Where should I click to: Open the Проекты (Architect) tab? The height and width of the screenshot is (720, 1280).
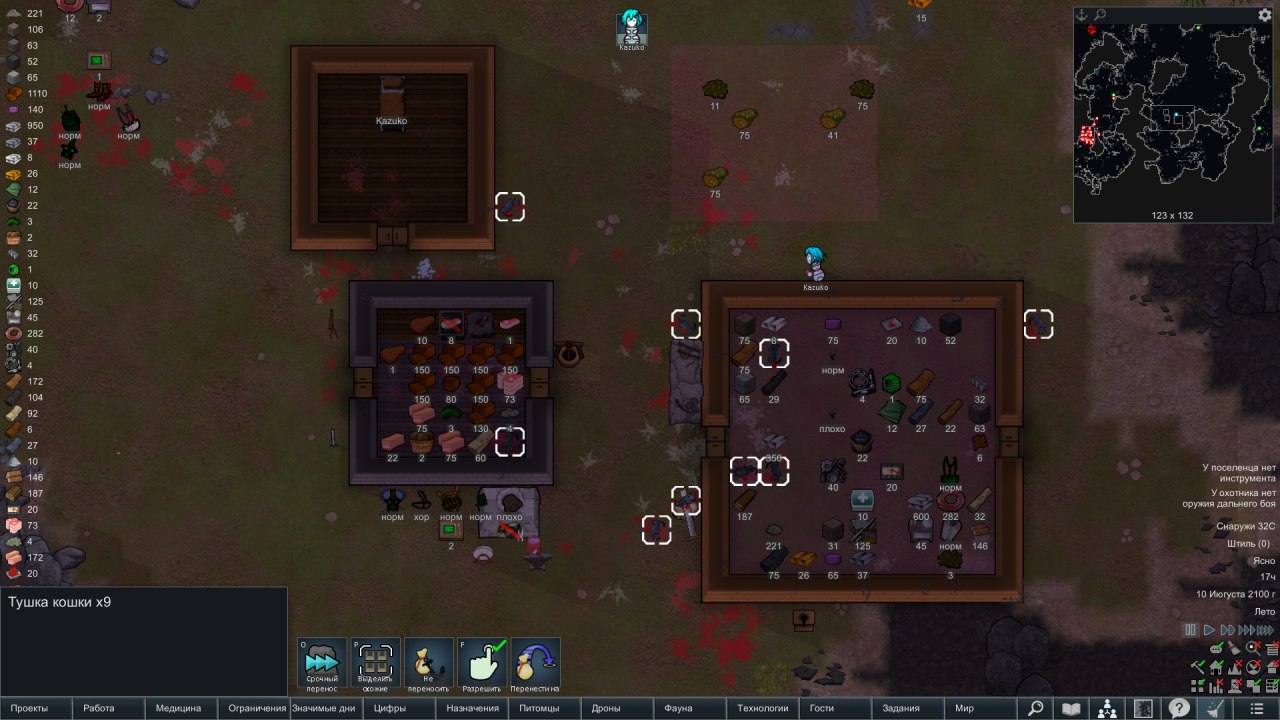point(29,708)
